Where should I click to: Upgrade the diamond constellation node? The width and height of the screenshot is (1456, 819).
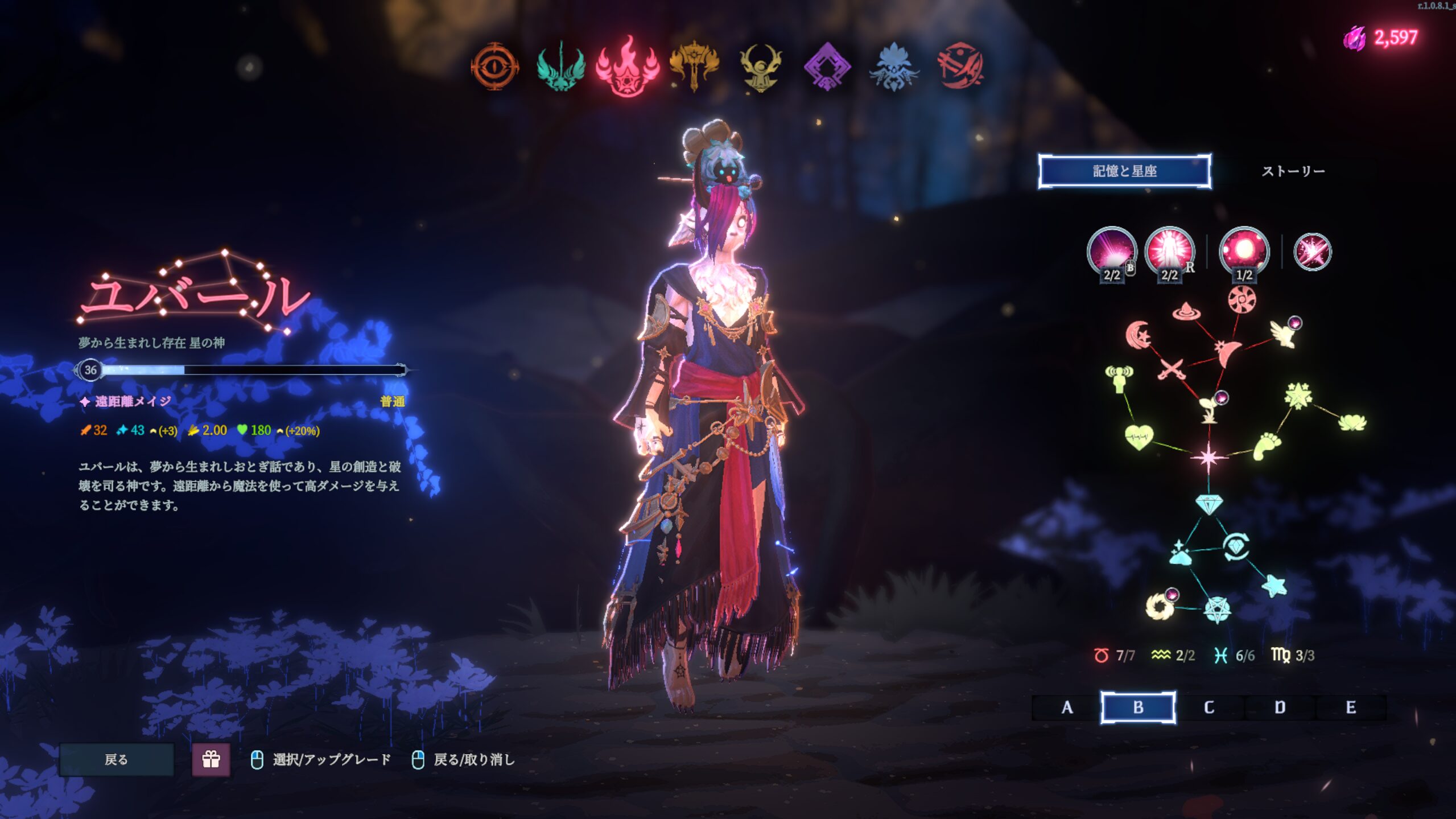click(x=1208, y=504)
